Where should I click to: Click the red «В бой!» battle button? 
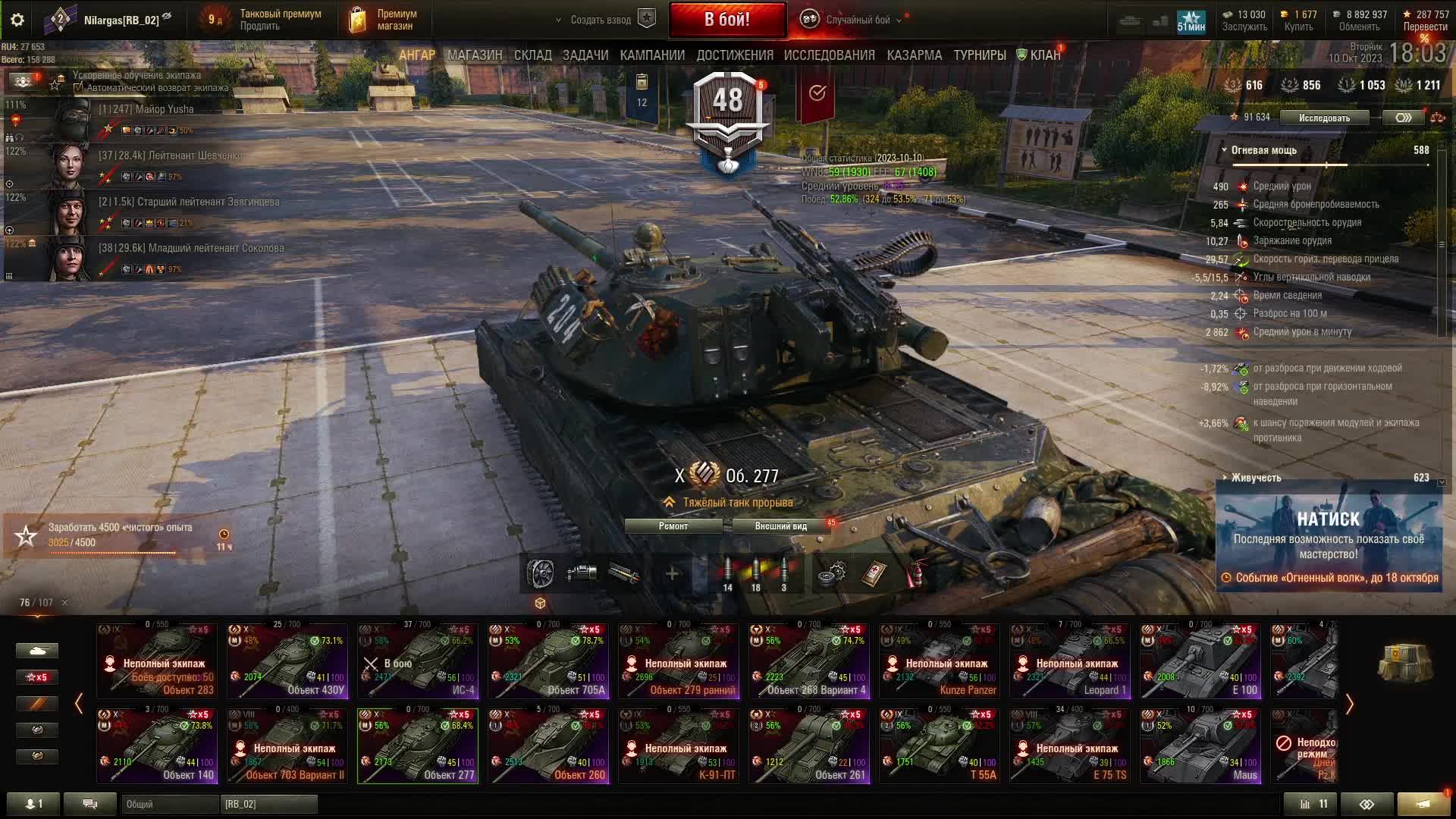tap(726, 20)
